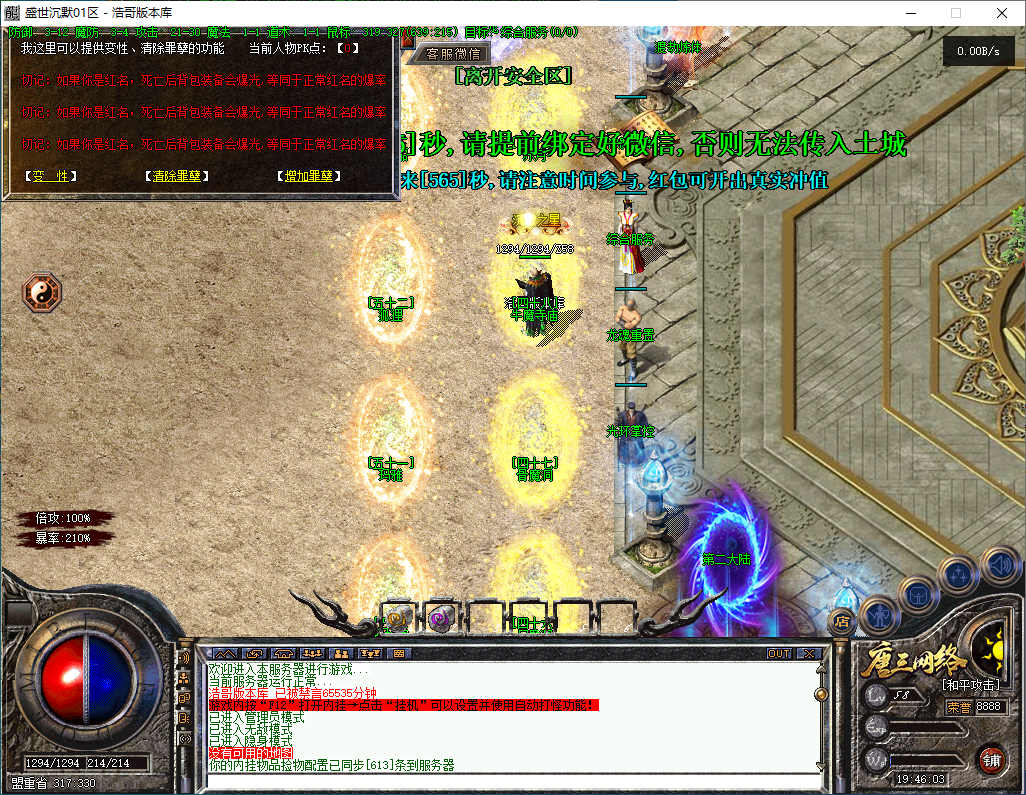Screen dimensions: 1026x795
Task: Open the 店 shop button
Action: pos(841,622)
